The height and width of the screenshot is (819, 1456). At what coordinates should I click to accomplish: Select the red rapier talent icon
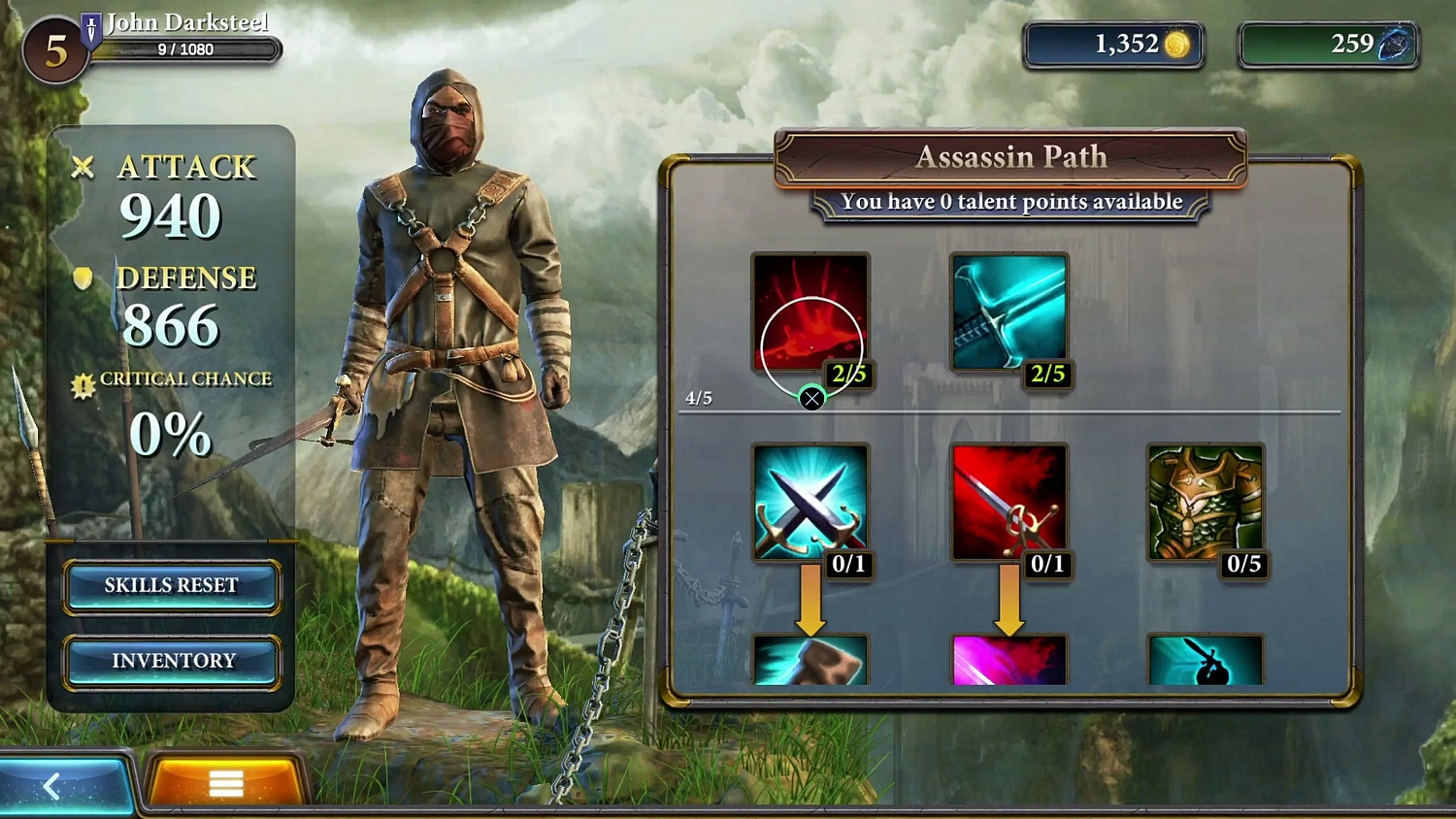coord(1009,505)
